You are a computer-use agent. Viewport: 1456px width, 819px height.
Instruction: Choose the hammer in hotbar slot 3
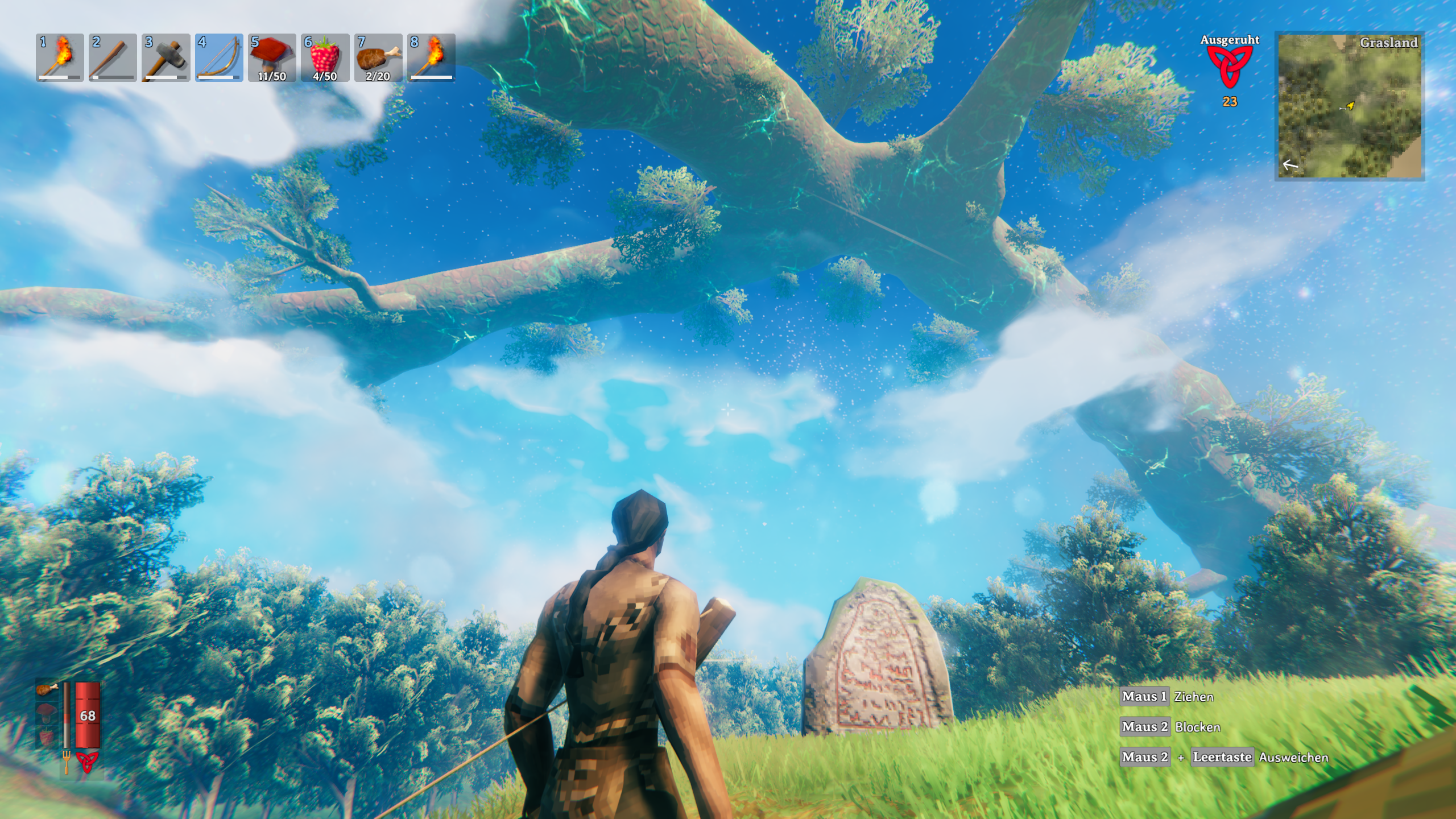166,57
